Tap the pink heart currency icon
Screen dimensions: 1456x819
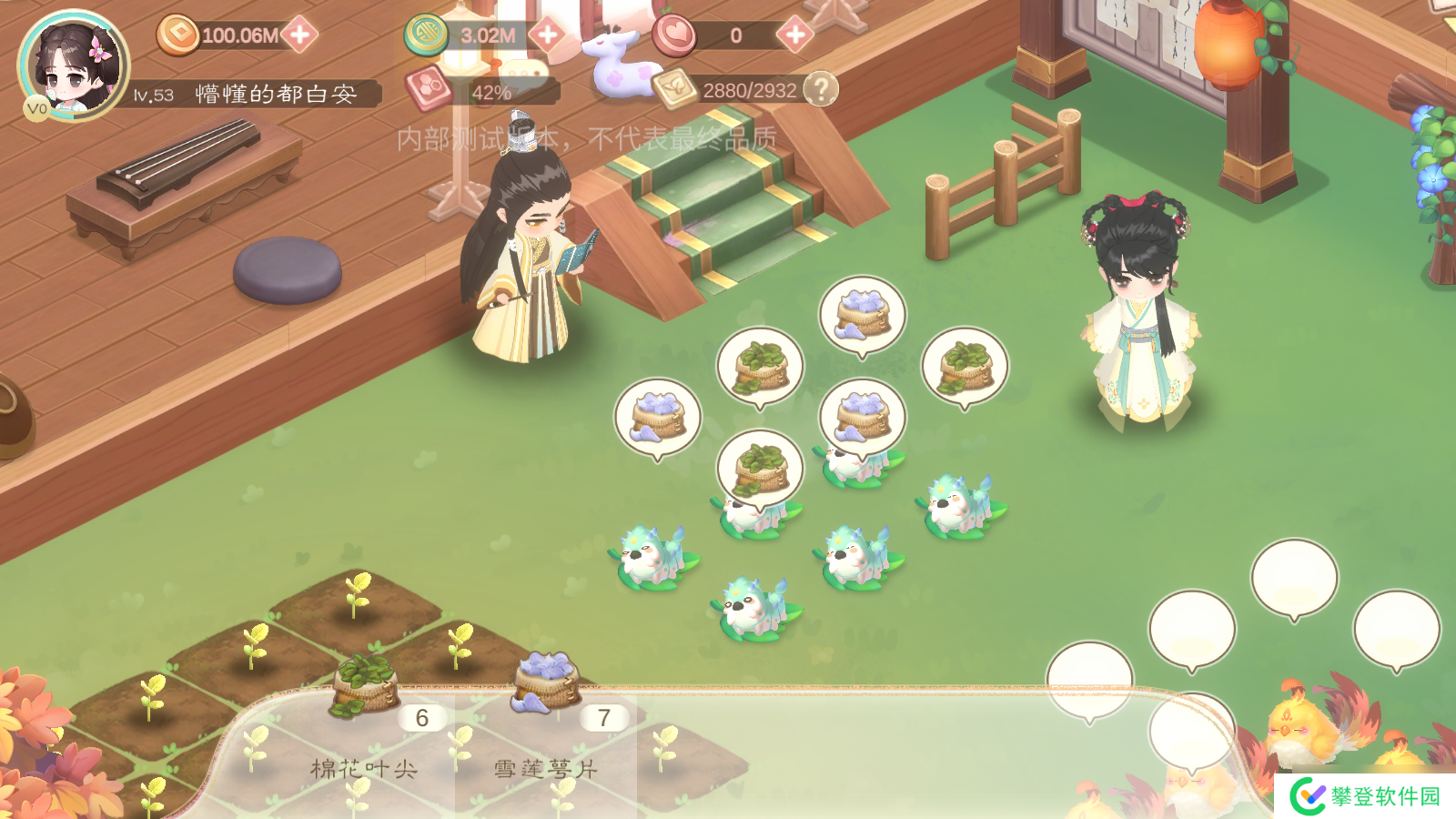click(674, 35)
